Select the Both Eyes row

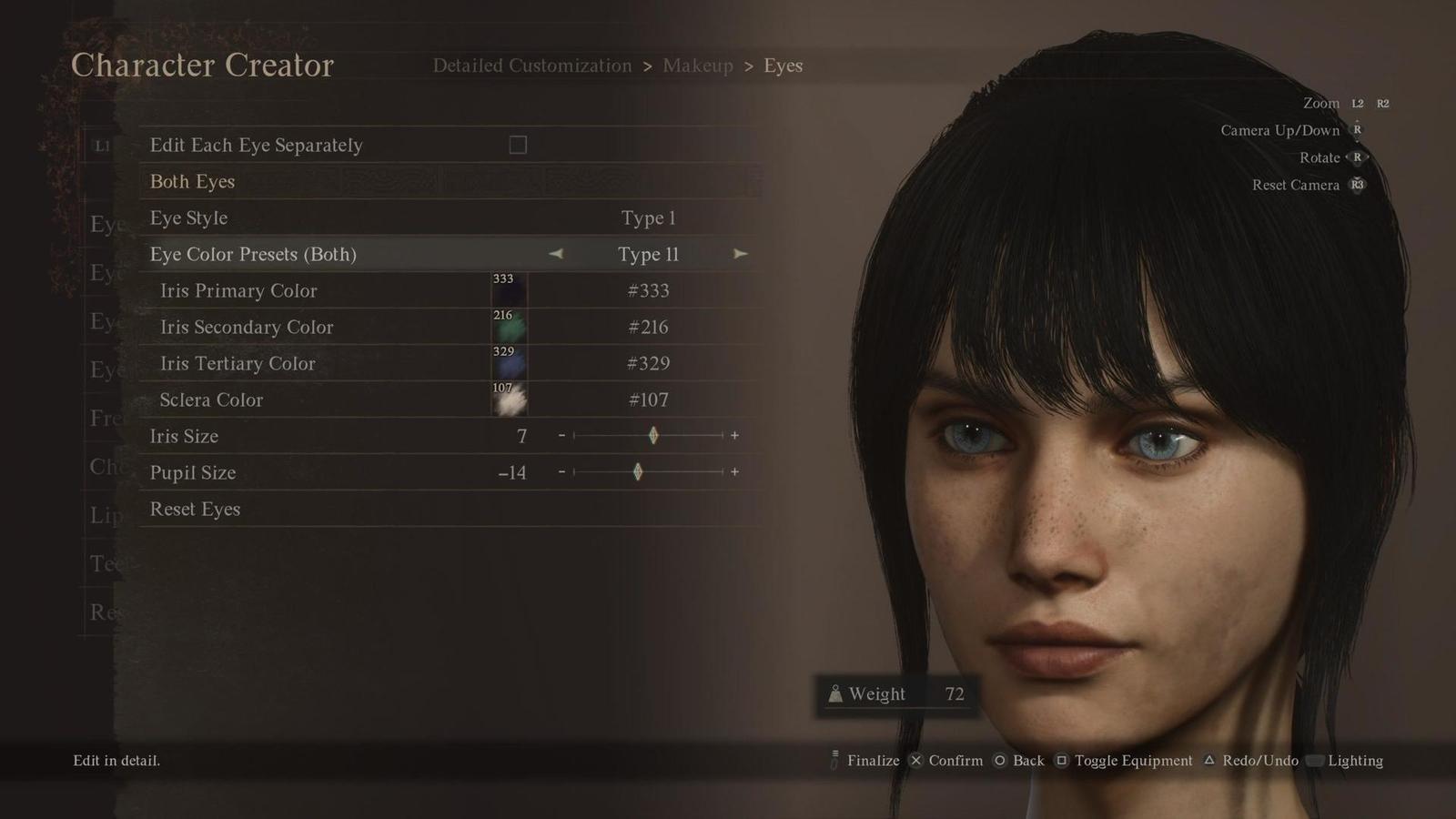point(192,181)
